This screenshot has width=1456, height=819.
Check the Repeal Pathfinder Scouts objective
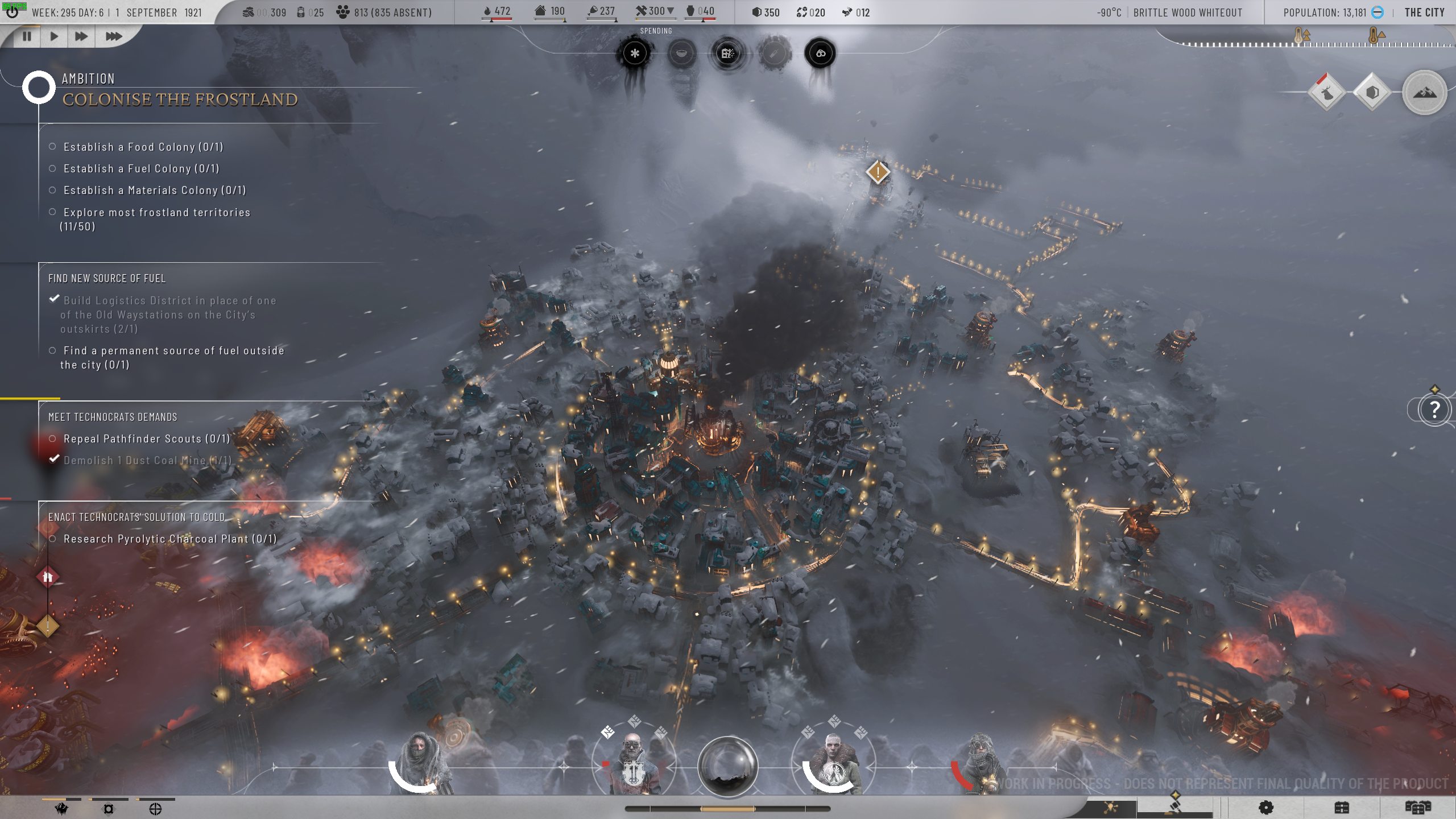53,439
